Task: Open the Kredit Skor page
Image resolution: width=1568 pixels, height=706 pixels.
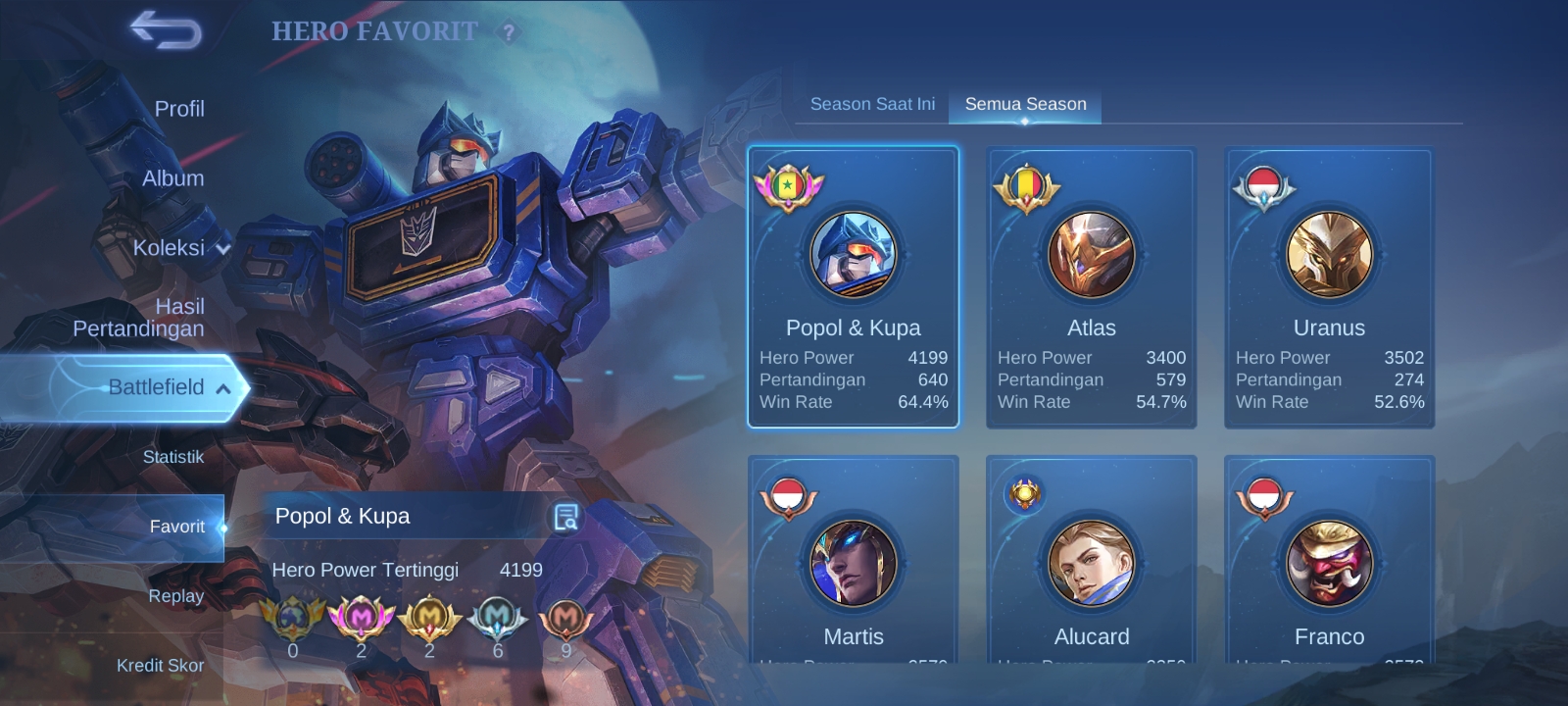Action: click(x=161, y=666)
